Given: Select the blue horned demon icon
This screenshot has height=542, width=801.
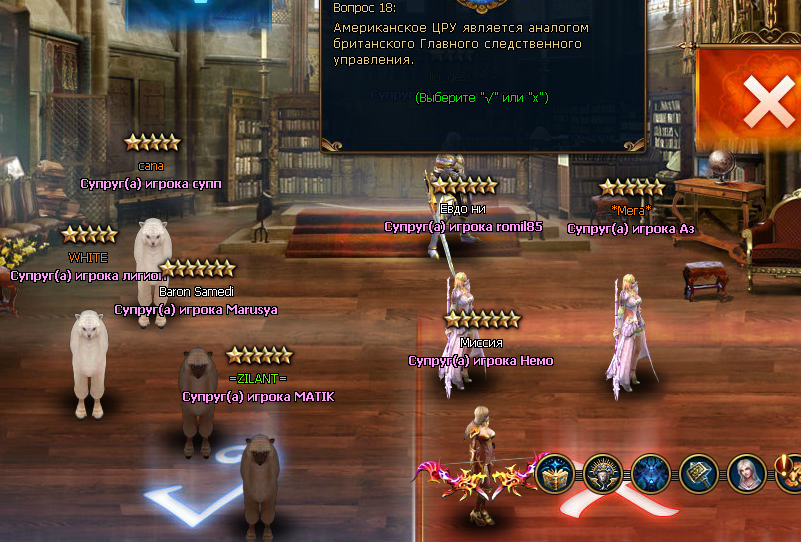Looking at the screenshot, I should tap(651, 473).
